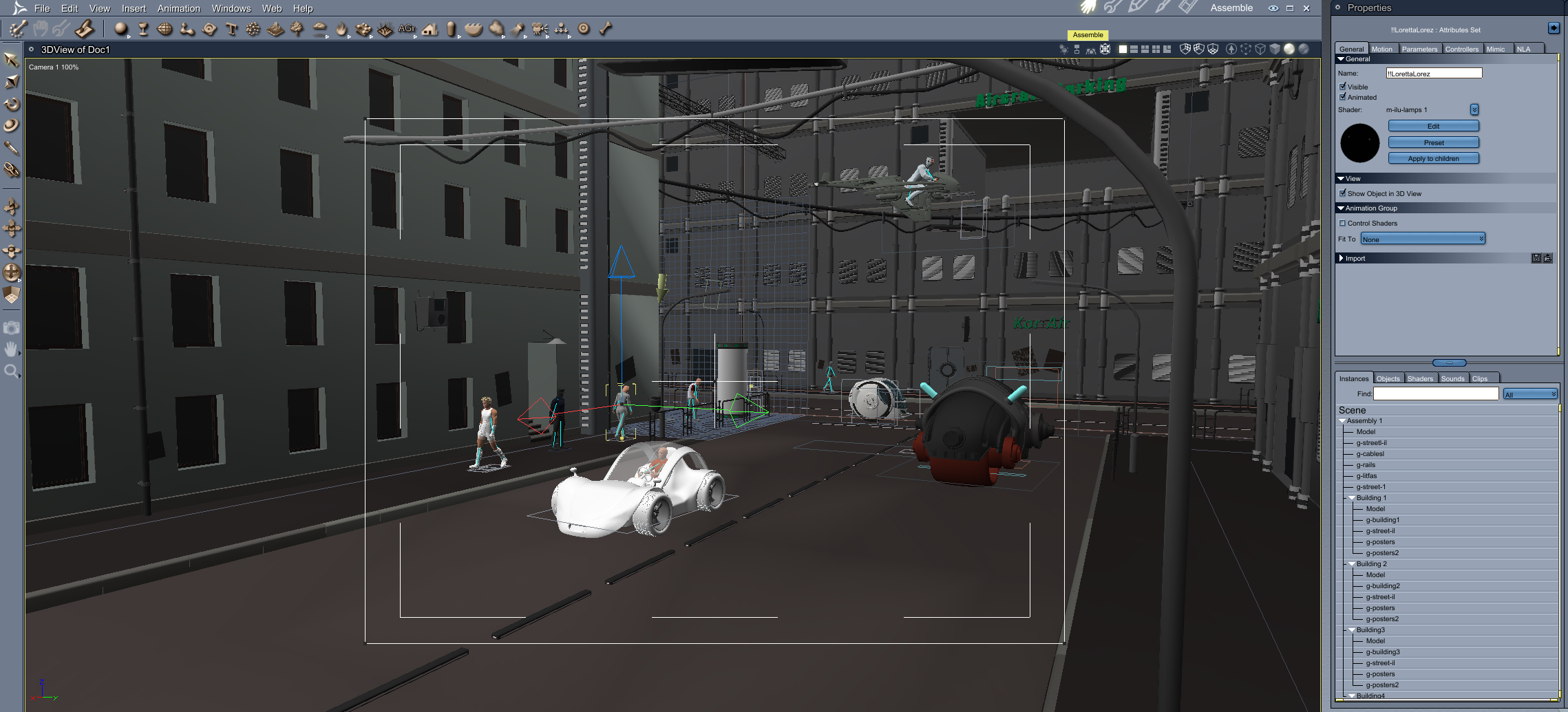Toggle the Animated checkbox

tap(1343, 97)
